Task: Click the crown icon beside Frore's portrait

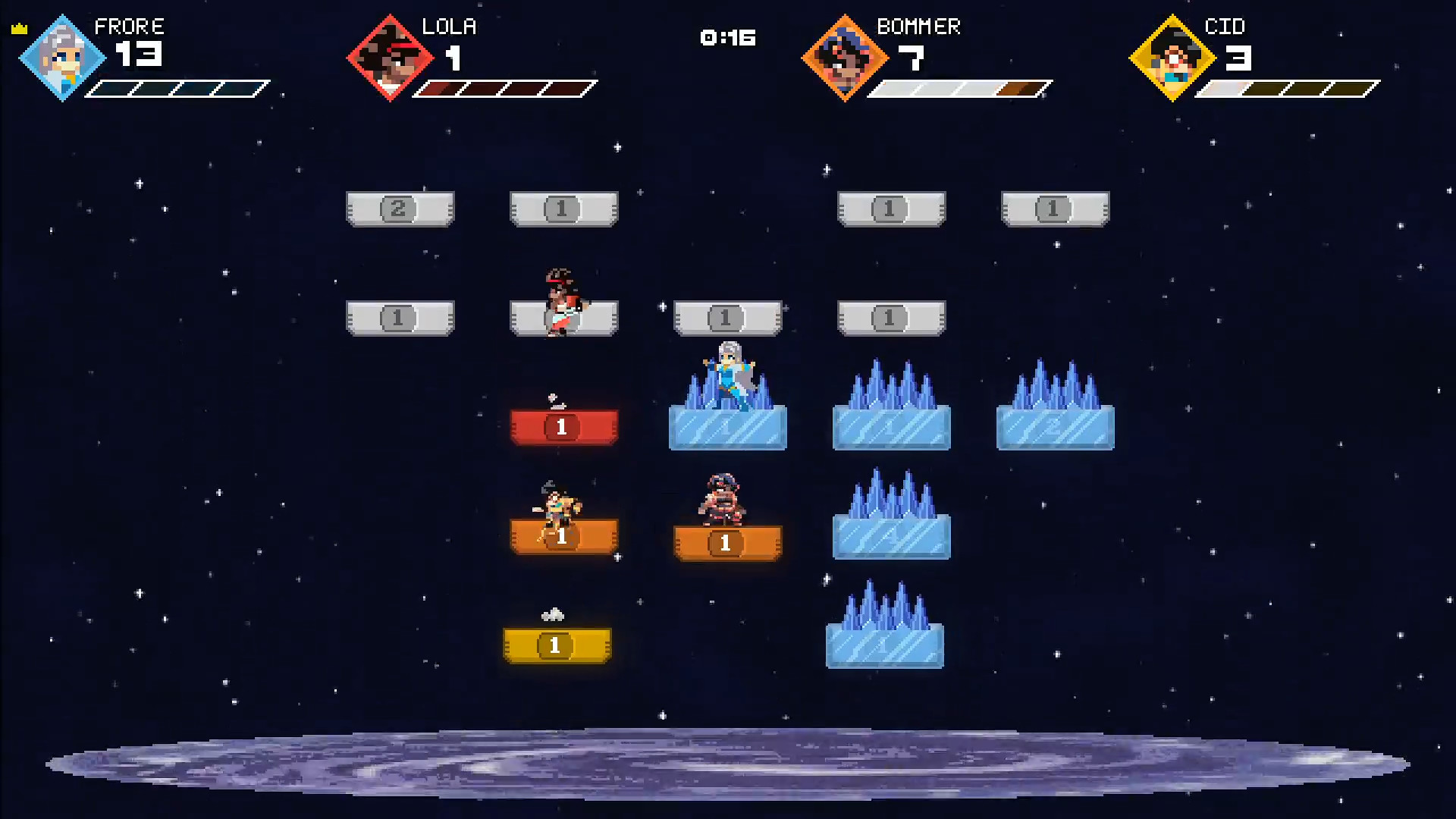Action: point(18,29)
